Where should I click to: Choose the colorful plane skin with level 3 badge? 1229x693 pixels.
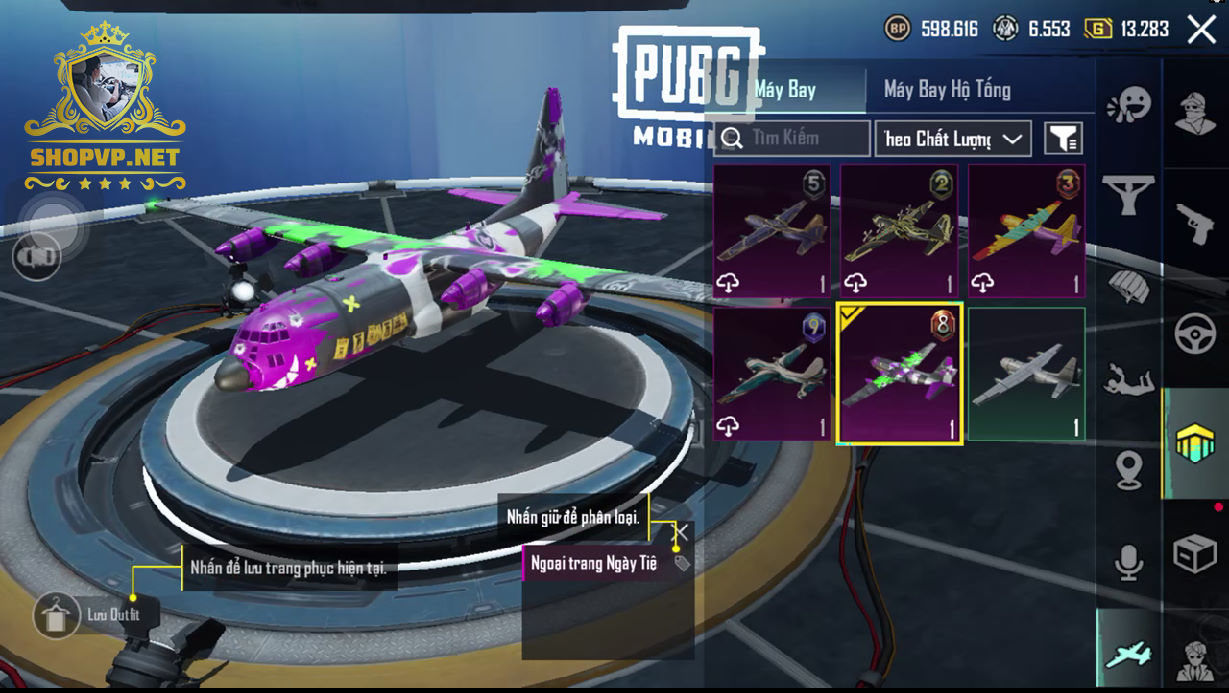1026,231
